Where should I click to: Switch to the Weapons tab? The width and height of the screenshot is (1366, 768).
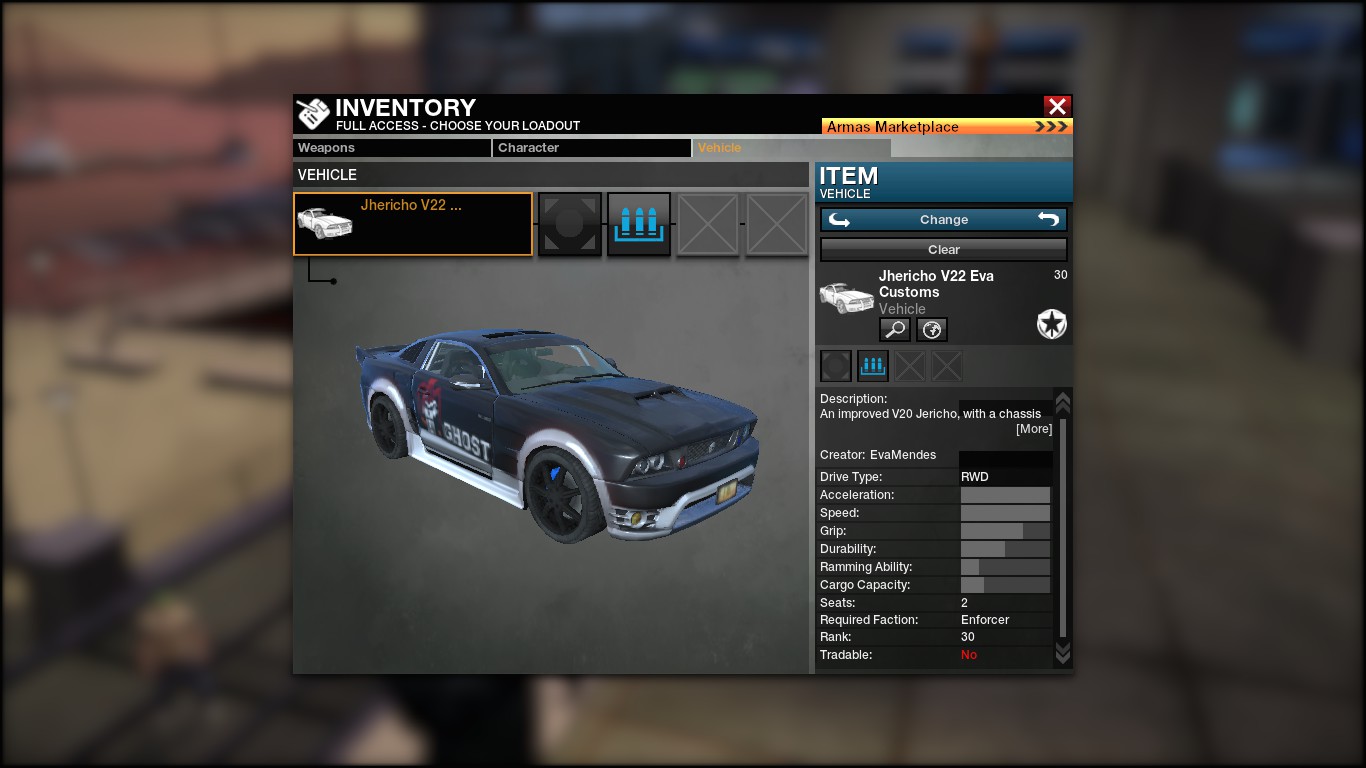point(392,148)
